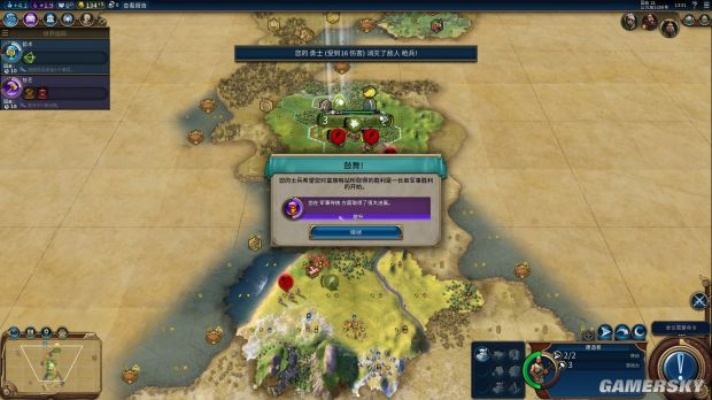
Task: Click the blue continue button in the Eureka popup
Action: click(x=355, y=232)
